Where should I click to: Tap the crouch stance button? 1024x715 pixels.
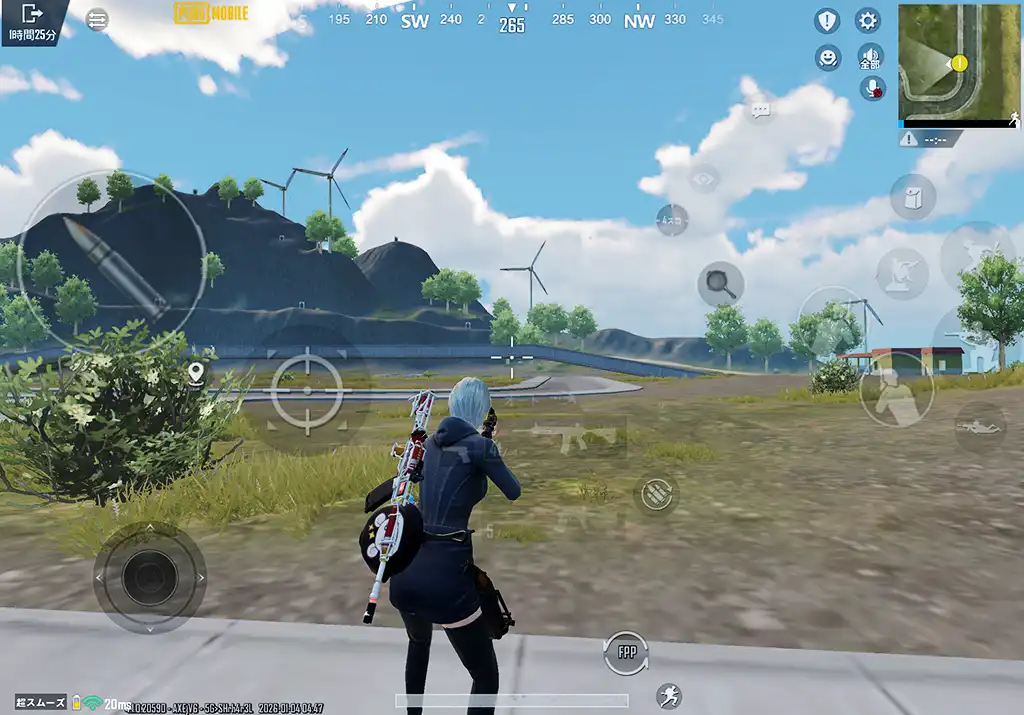[x=895, y=390]
